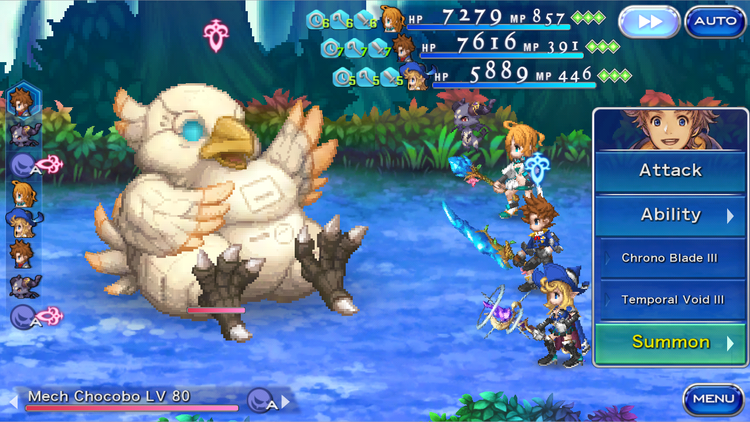750x422 pixels.
Task: Open the battle MENU button
Action: pos(714,399)
